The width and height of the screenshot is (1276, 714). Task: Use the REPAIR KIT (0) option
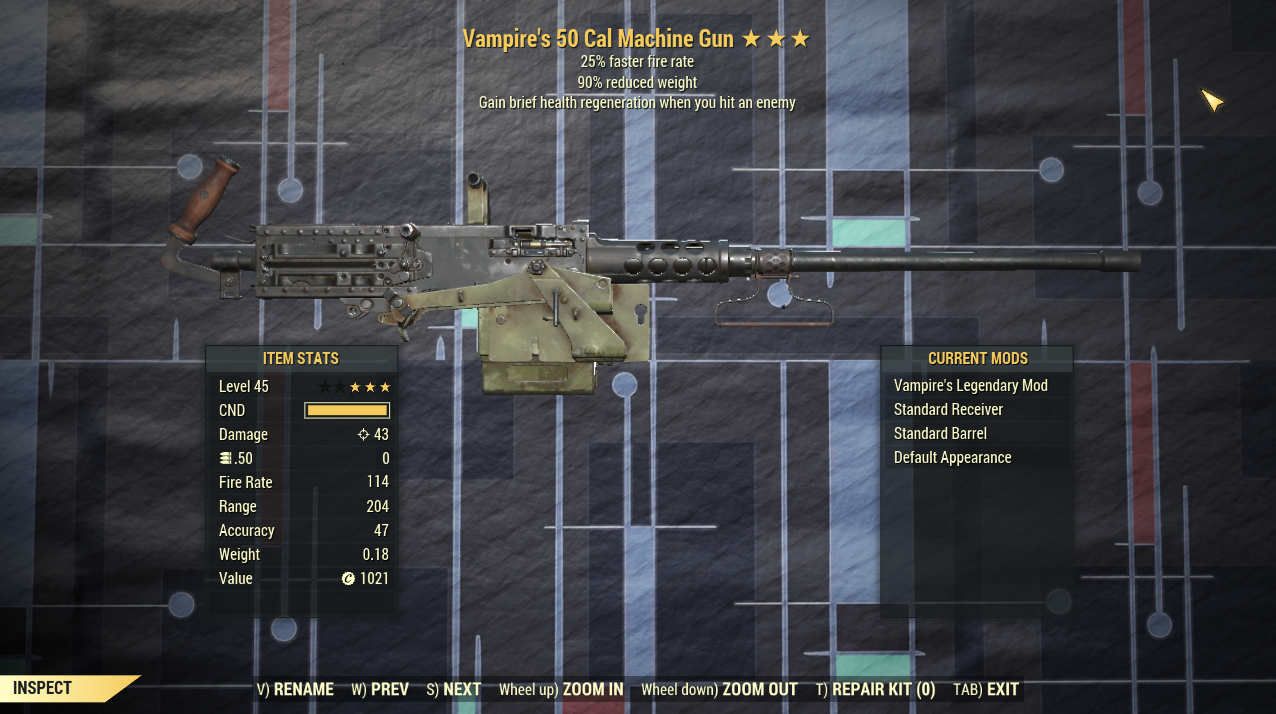875,689
